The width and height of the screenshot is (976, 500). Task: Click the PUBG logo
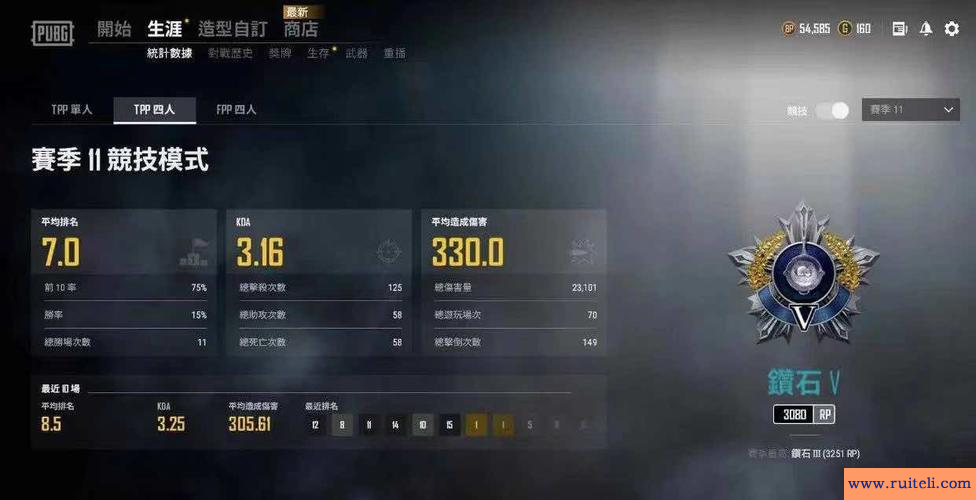pos(52,33)
